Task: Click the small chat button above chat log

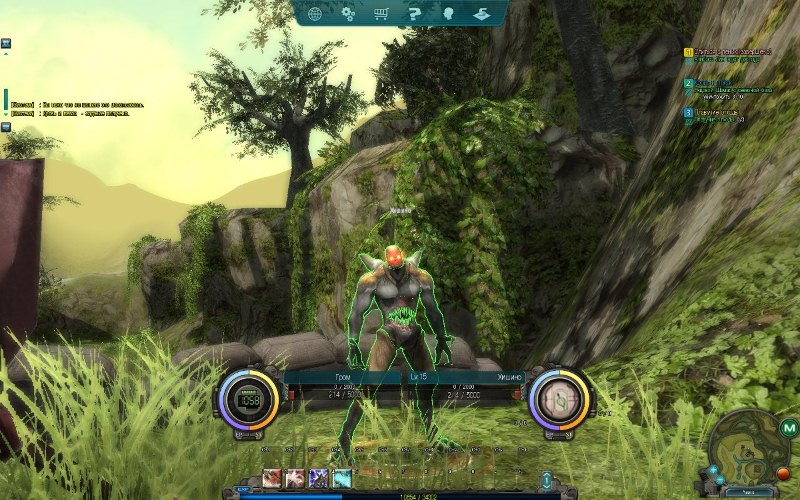Action: (5, 44)
